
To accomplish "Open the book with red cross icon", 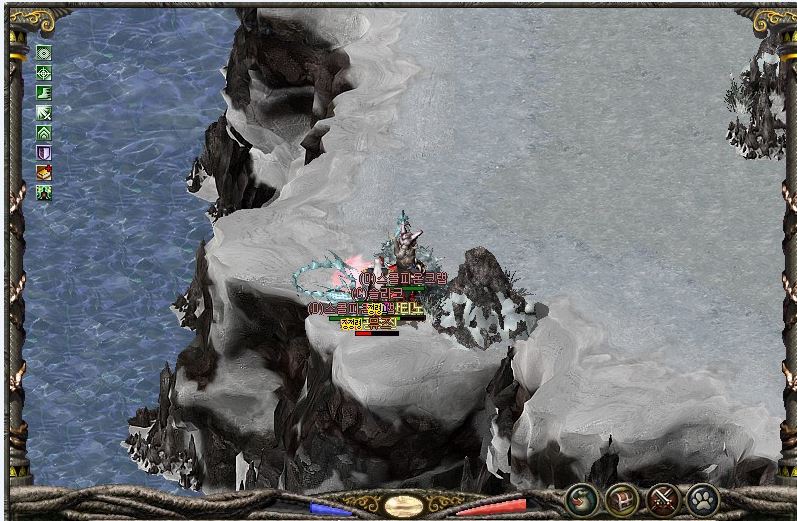I will (x=44, y=172).
